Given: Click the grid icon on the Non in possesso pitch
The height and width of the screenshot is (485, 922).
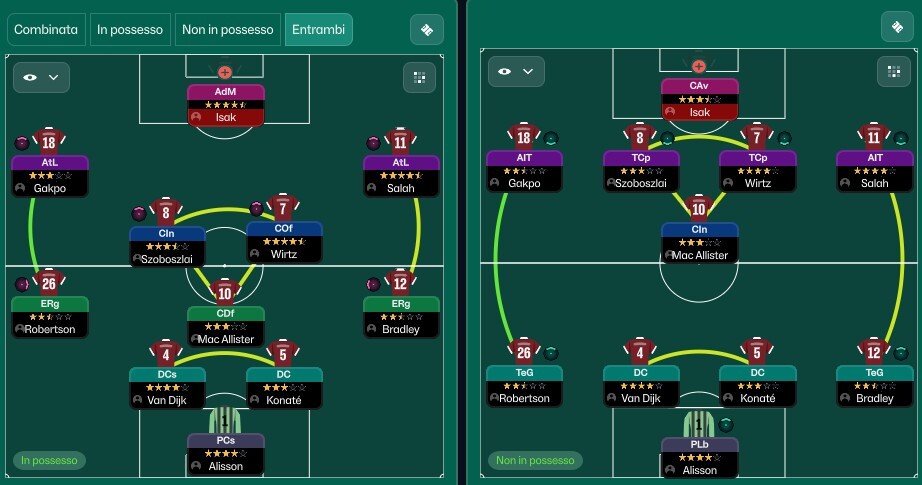Looking at the screenshot, I should pos(893,71).
